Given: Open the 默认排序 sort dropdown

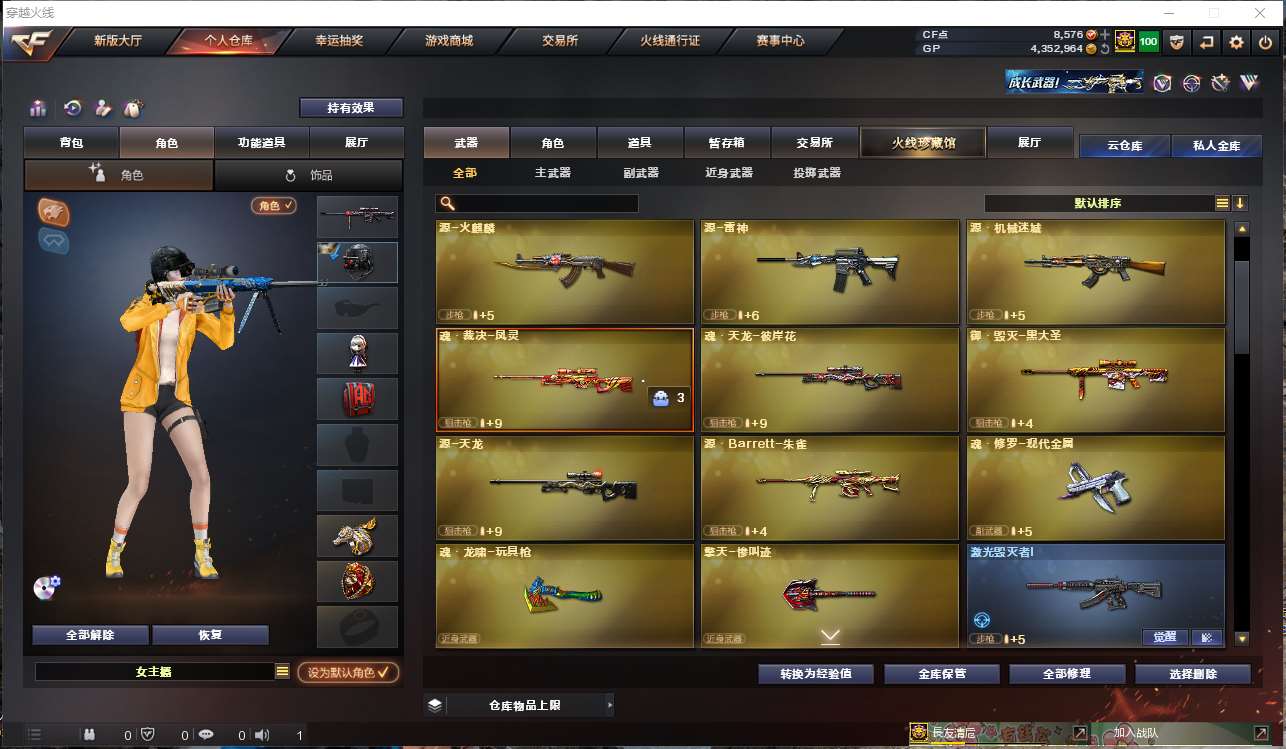Looking at the screenshot, I should (x=1098, y=203).
